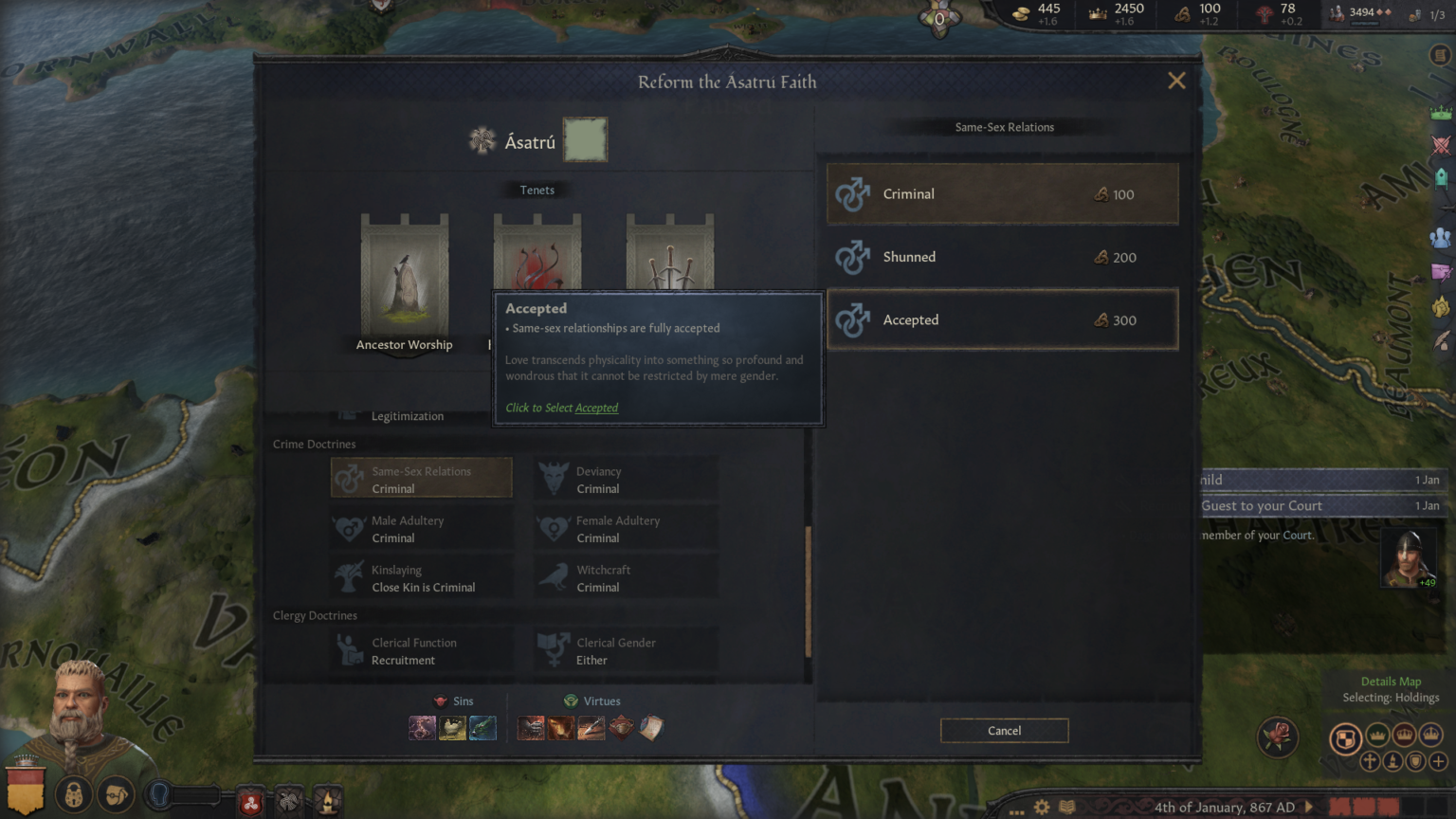Image resolution: width=1456 pixels, height=819 pixels.
Task: Change the Male Adultery doctrine
Action: tap(422, 529)
